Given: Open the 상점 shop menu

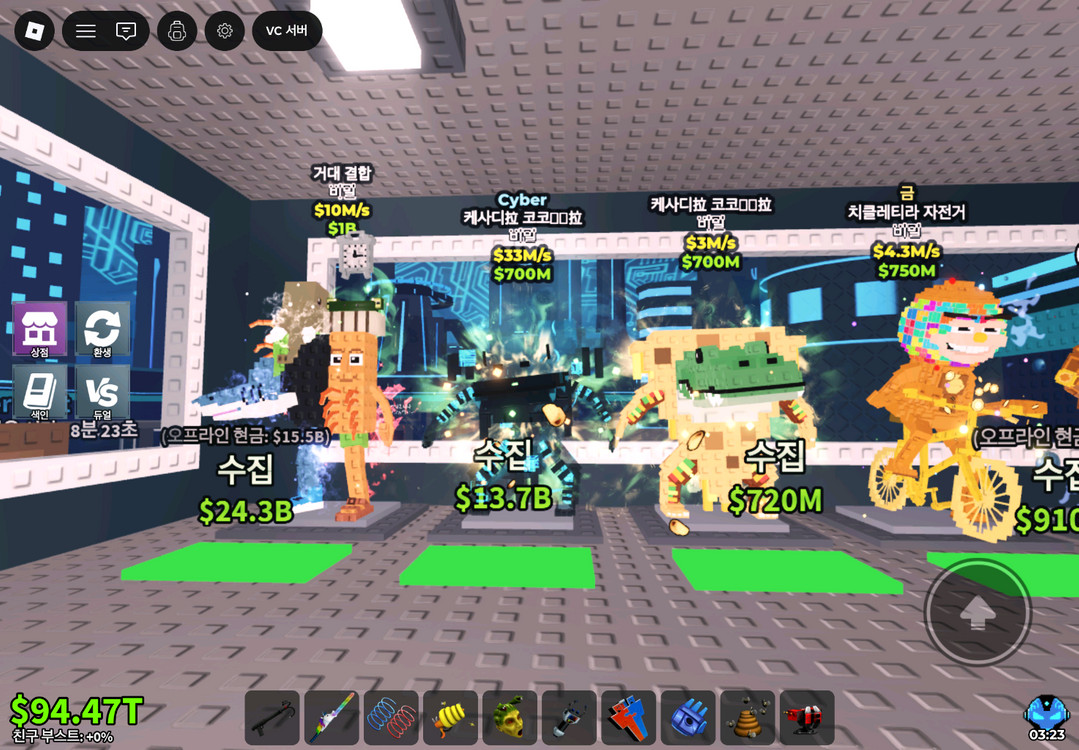Looking at the screenshot, I should point(40,329).
